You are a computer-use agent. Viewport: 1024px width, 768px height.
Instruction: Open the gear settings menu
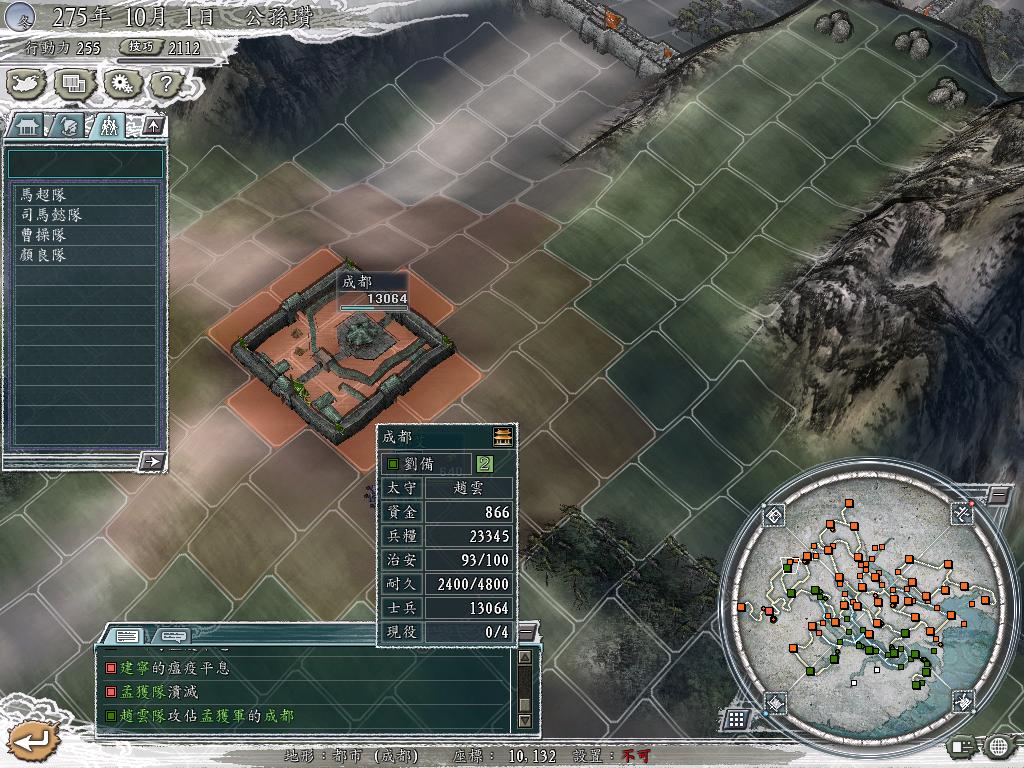point(120,85)
